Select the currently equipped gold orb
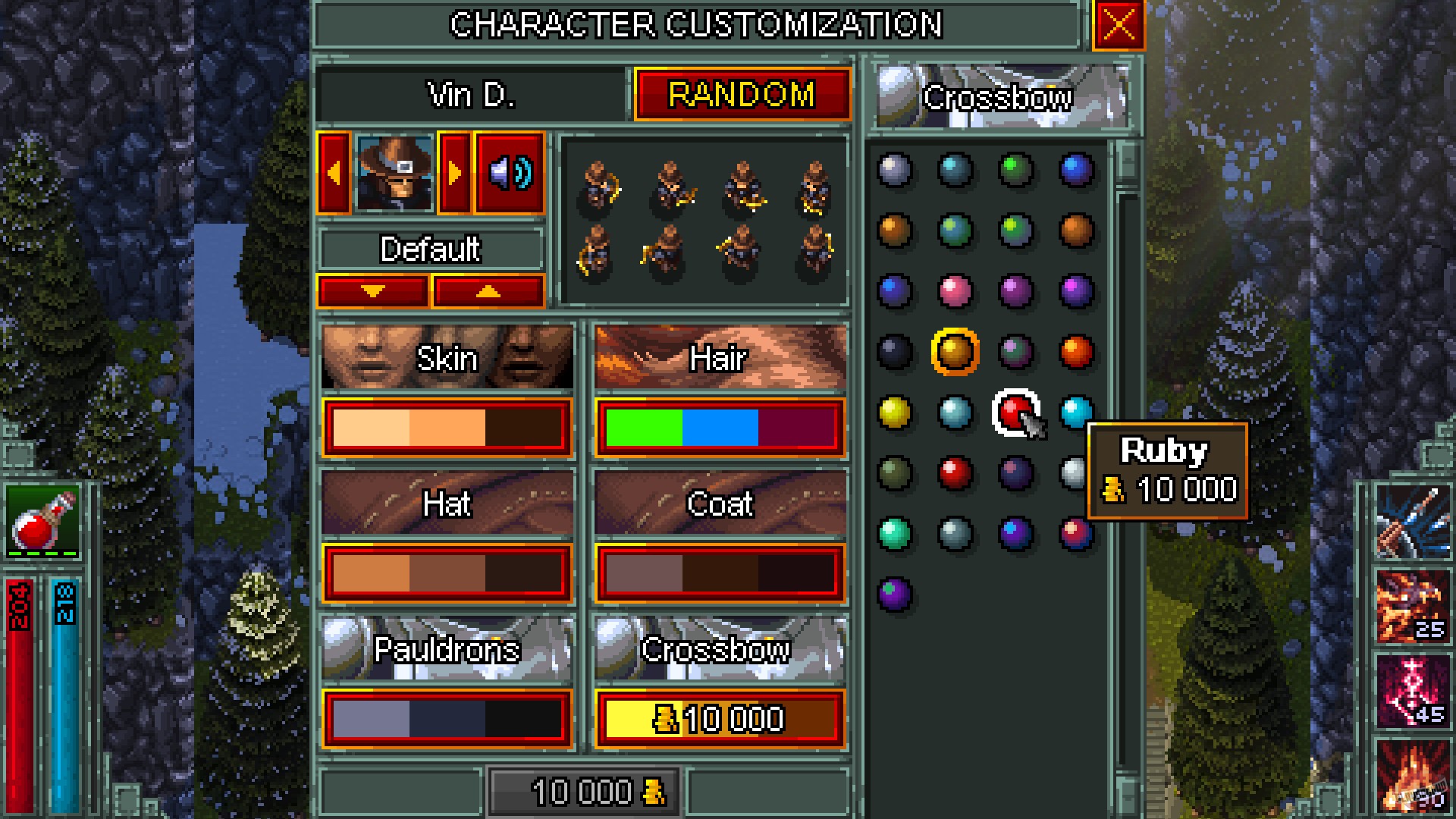Screen dimensions: 1456x819 (x=955, y=351)
